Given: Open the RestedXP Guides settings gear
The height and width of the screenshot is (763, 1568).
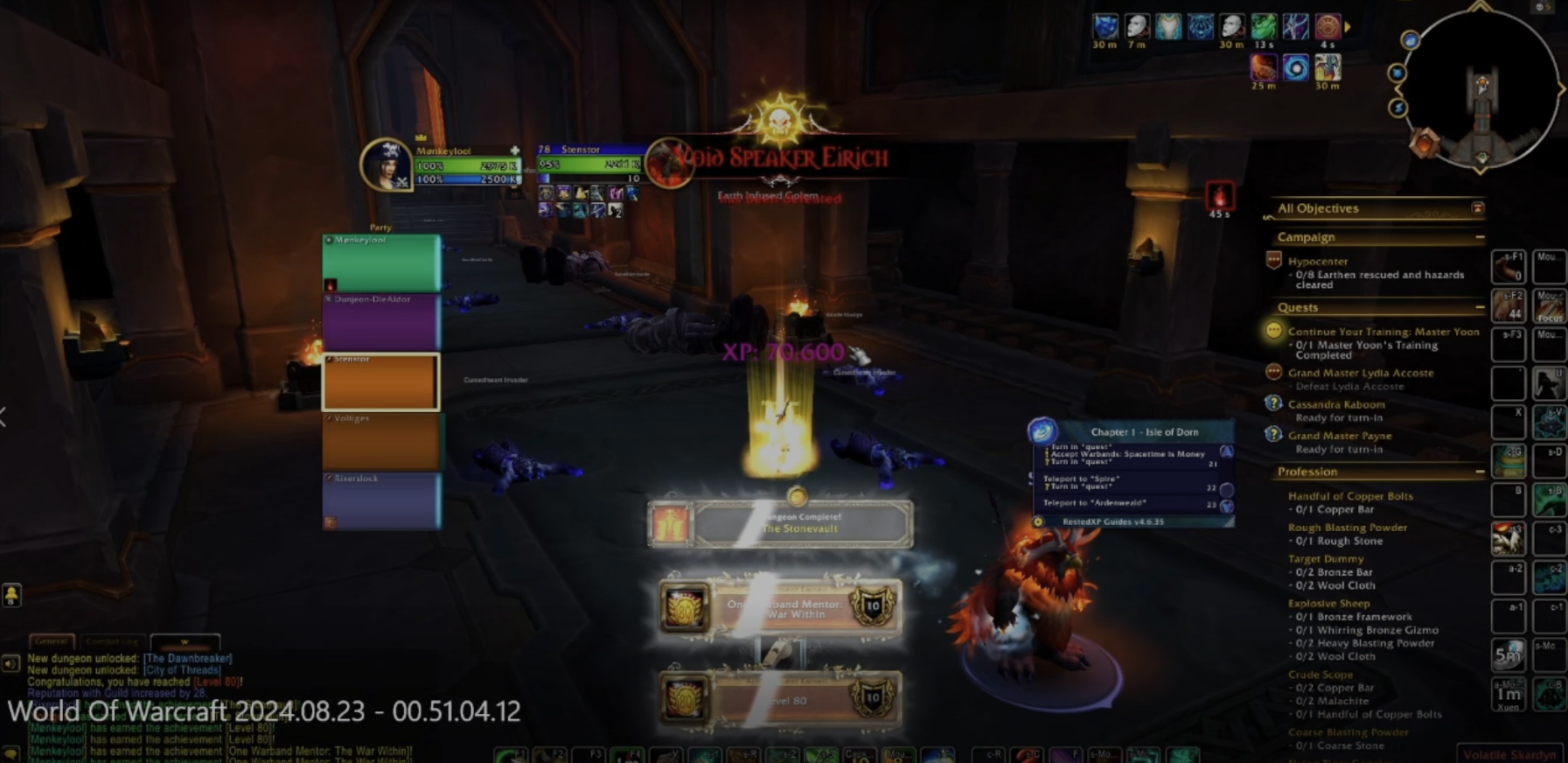Looking at the screenshot, I should click(x=1038, y=521).
